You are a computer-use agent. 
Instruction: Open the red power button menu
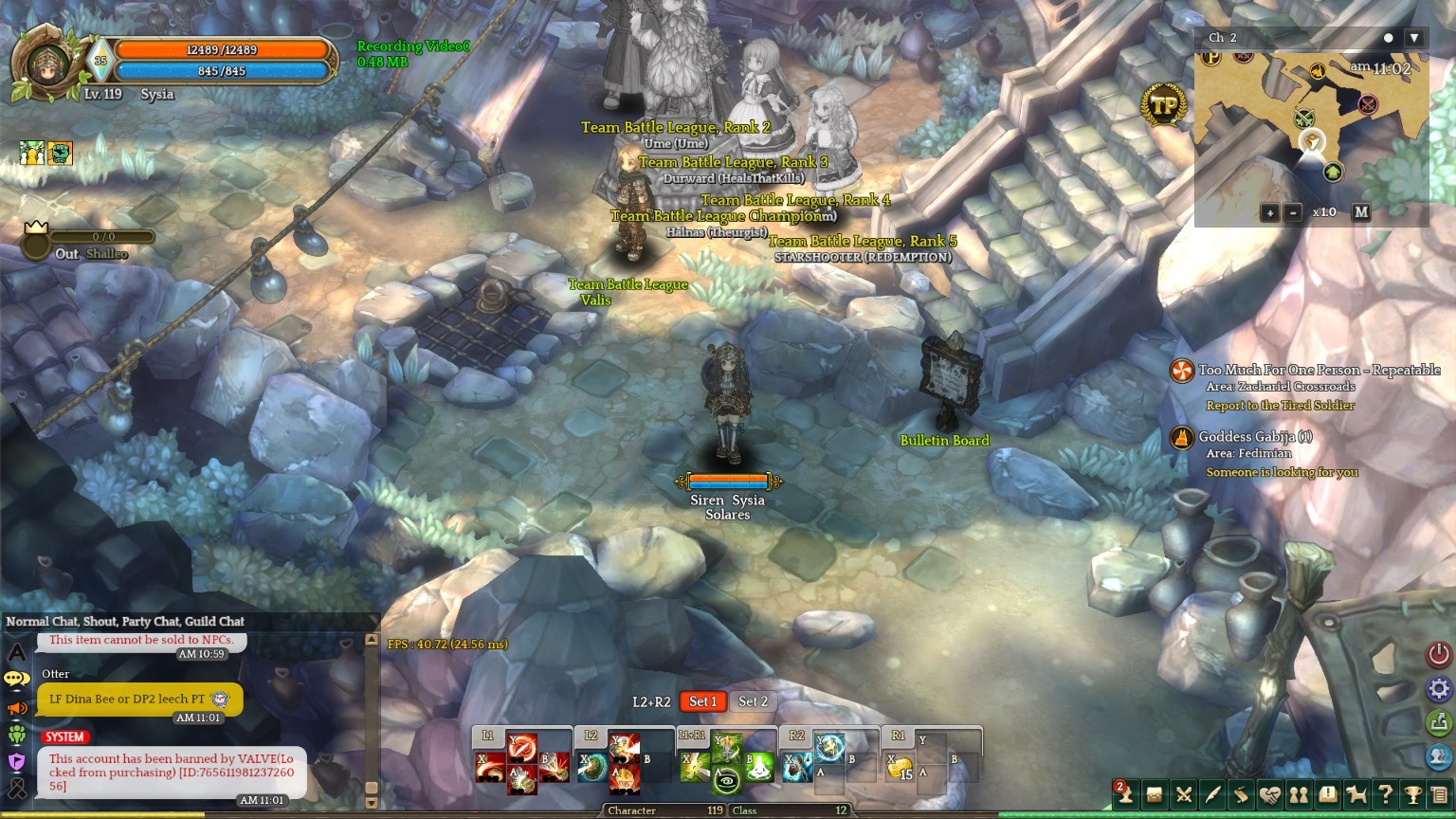click(1439, 654)
